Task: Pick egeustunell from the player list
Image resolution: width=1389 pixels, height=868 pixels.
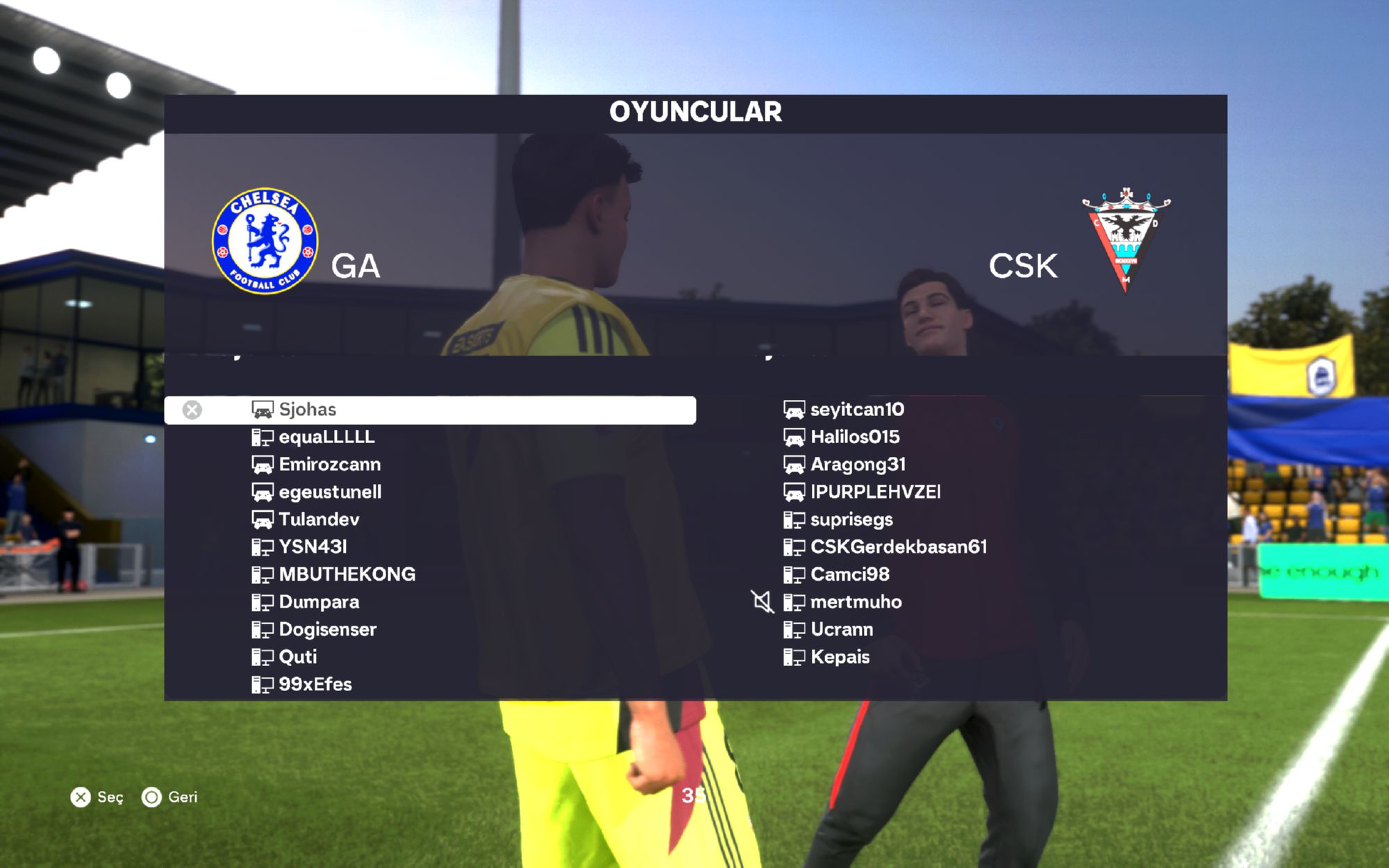Action: click(330, 492)
